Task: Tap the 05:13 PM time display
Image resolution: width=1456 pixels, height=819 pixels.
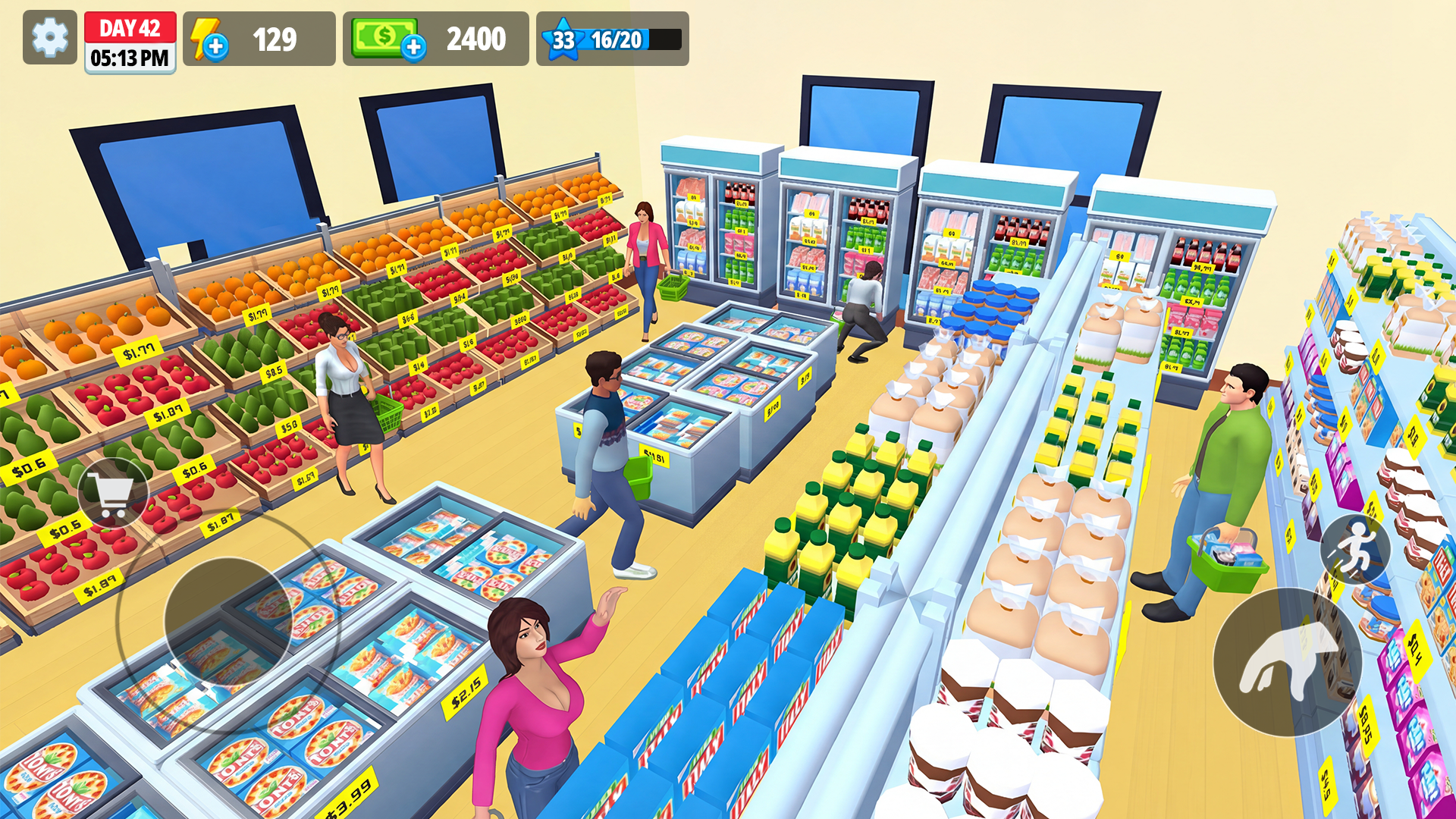Action: click(x=130, y=55)
